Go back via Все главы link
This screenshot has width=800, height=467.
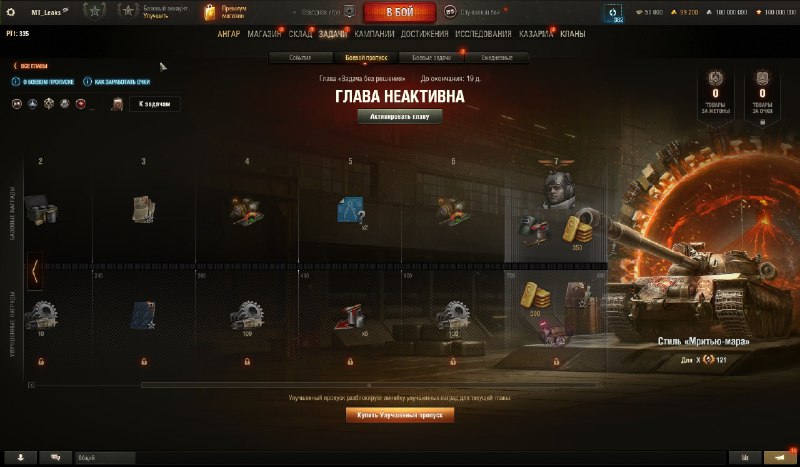tap(32, 66)
